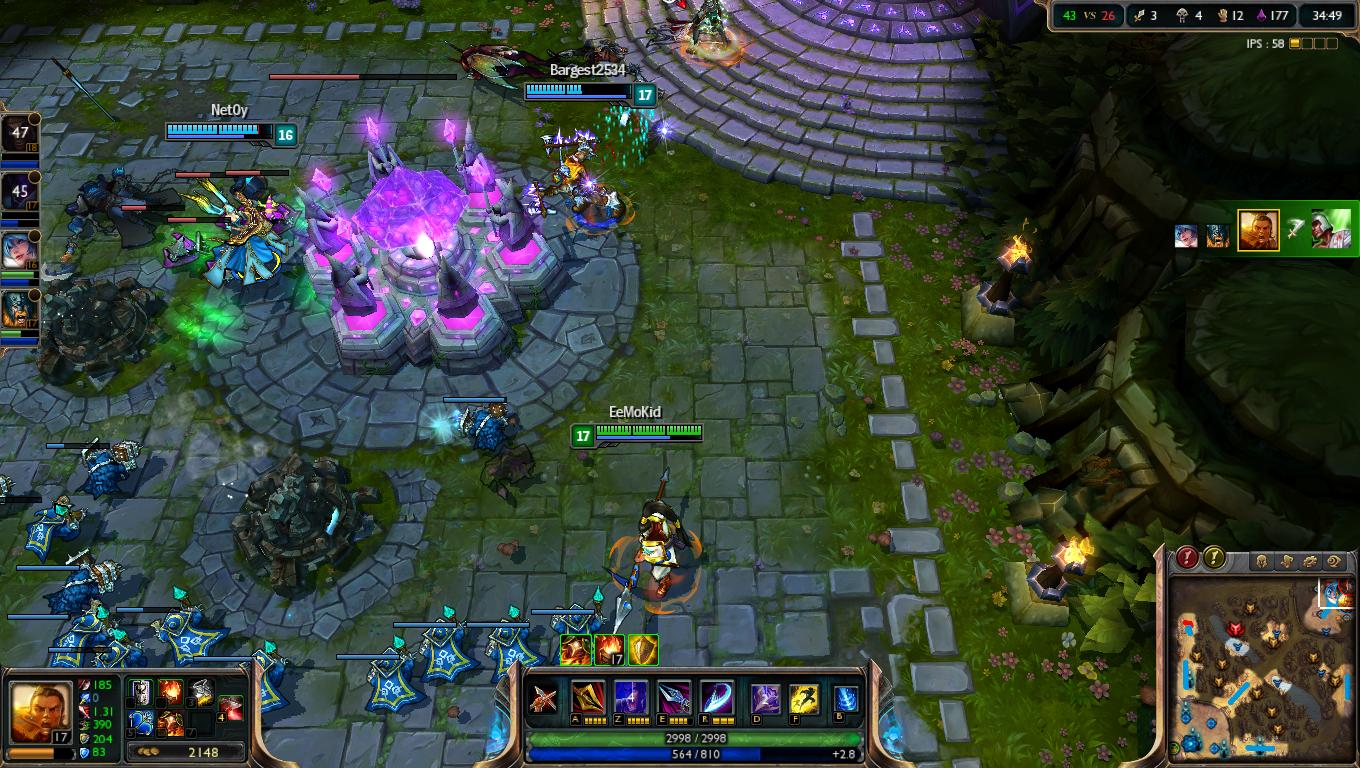This screenshot has width=1360, height=768.
Task: Click the golden shield buff icon
Action: pos(643,650)
